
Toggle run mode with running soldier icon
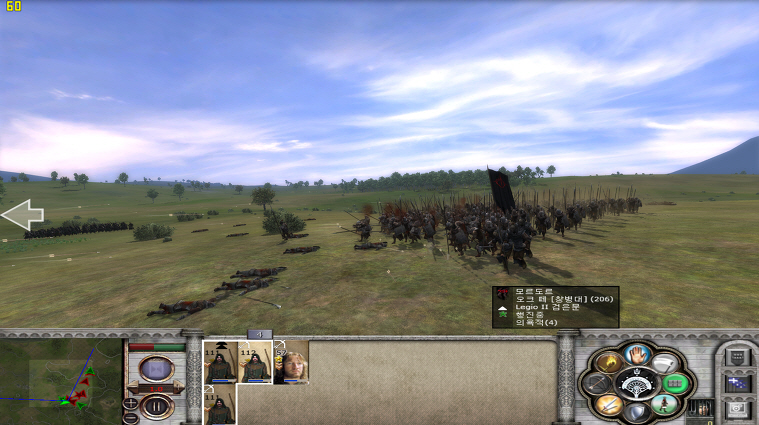tap(663, 405)
